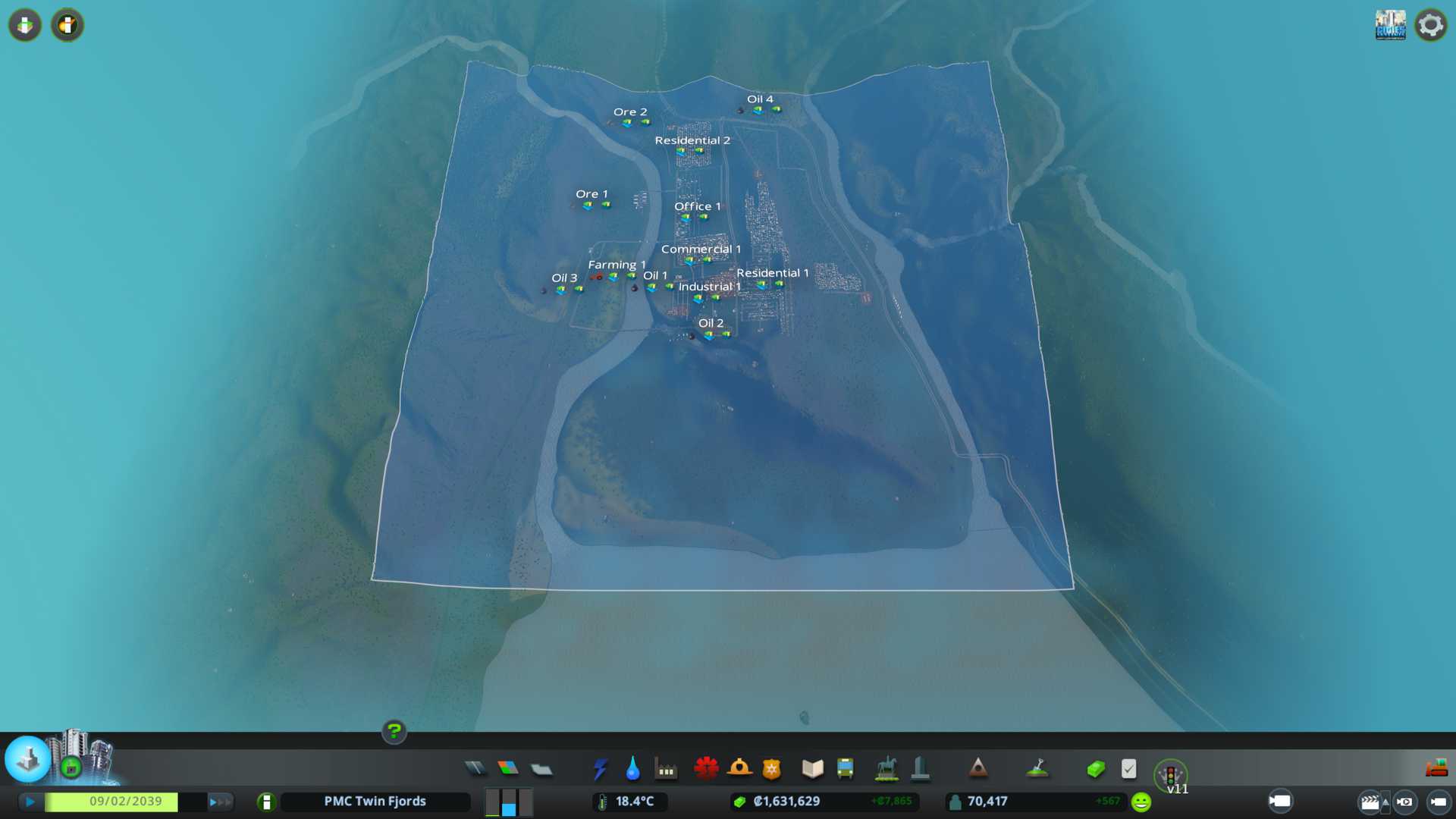
Task: Open the green question mark advisor
Action: pyautogui.click(x=394, y=732)
